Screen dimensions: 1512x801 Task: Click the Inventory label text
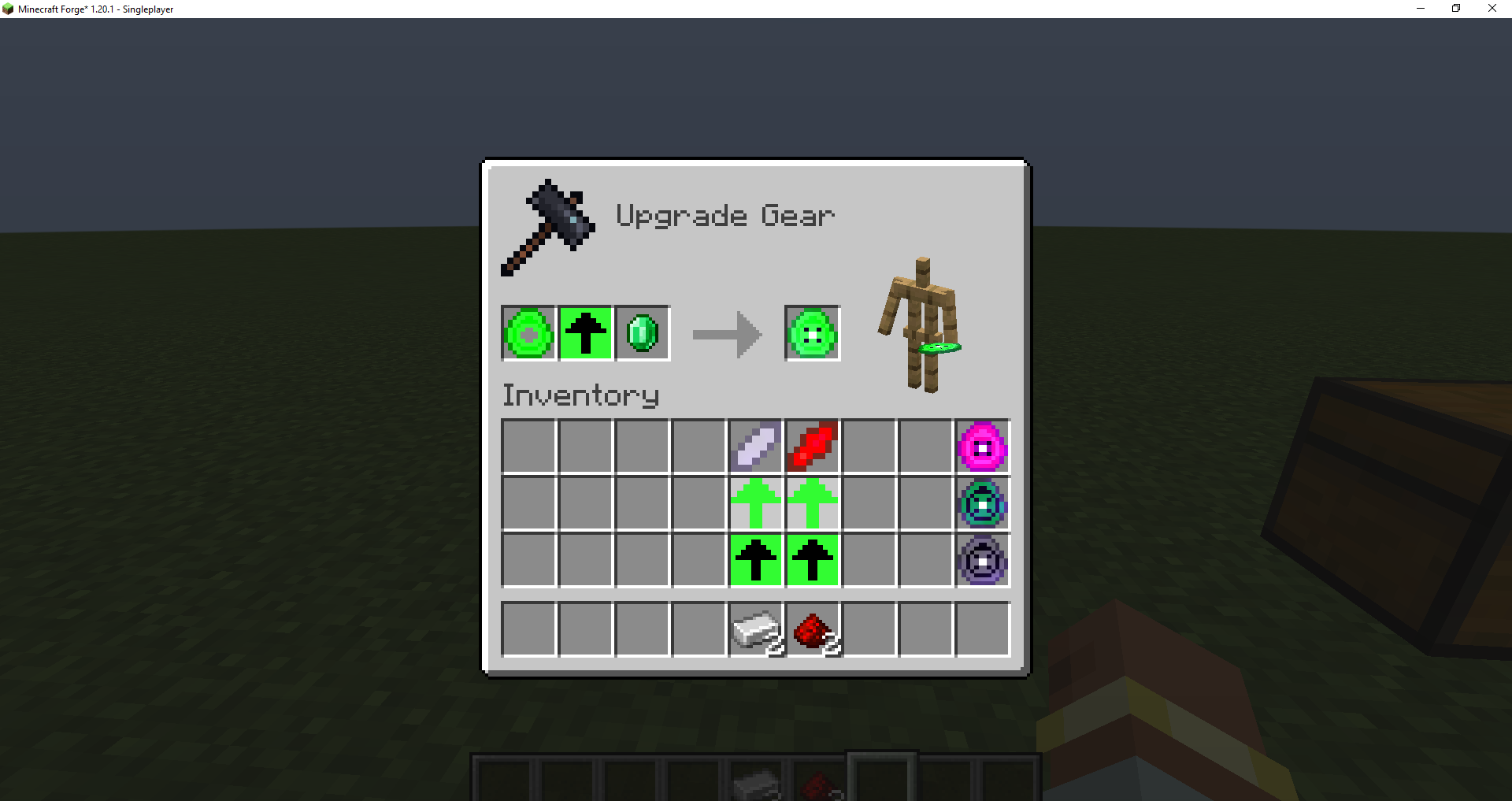tap(580, 395)
